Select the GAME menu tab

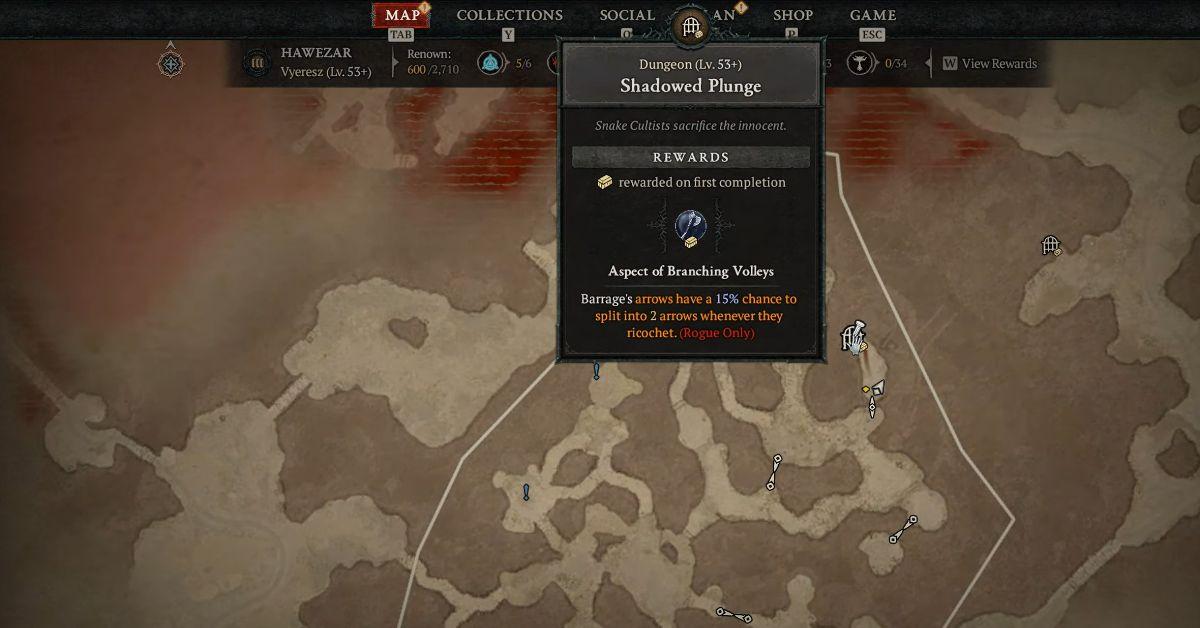coord(872,16)
